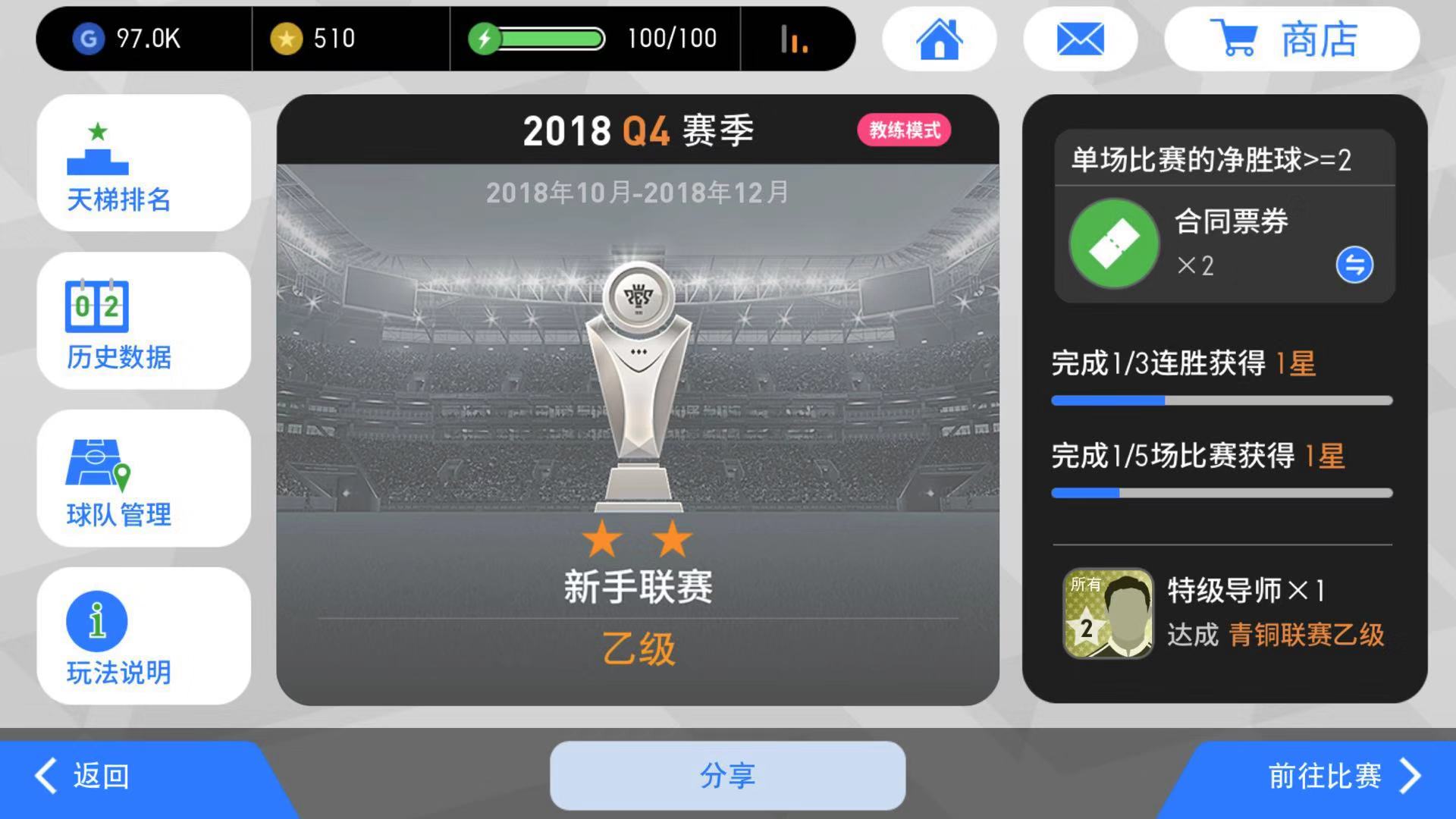
Task: Click the swap icon beside 合同票券
Action: coord(1356,265)
